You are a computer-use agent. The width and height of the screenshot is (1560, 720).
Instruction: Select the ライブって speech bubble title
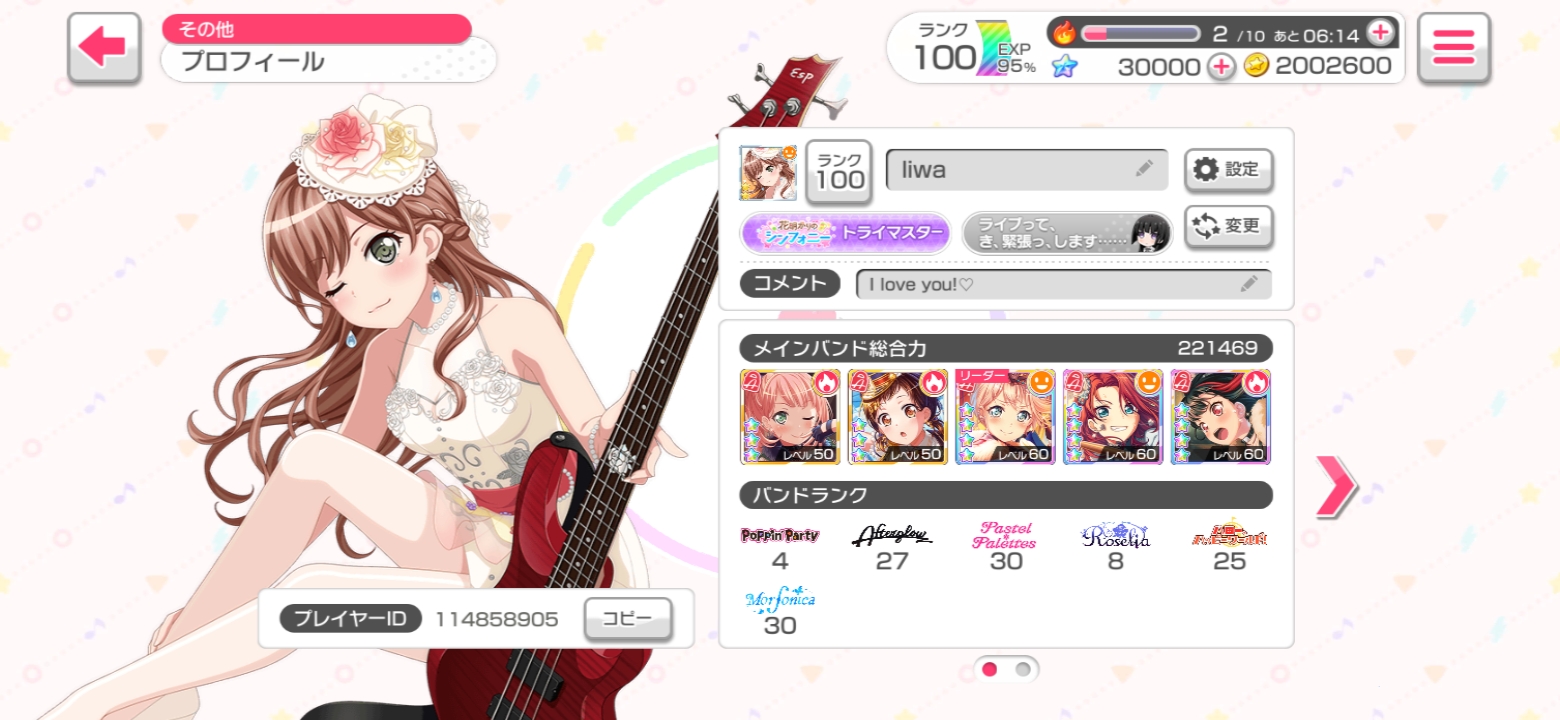pyautogui.click(x=1066, y=233)
